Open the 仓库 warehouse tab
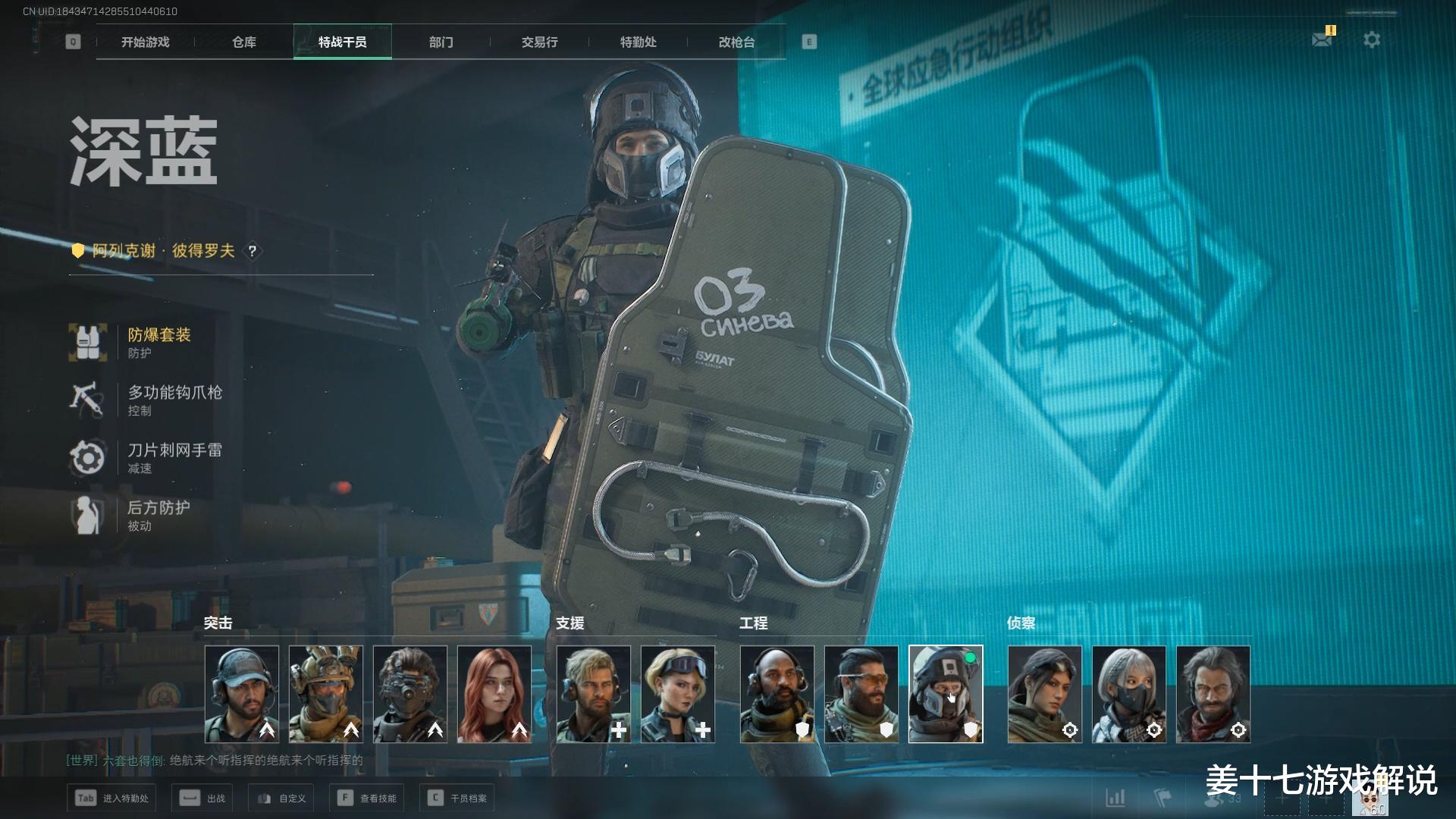 tap(243, 42)
